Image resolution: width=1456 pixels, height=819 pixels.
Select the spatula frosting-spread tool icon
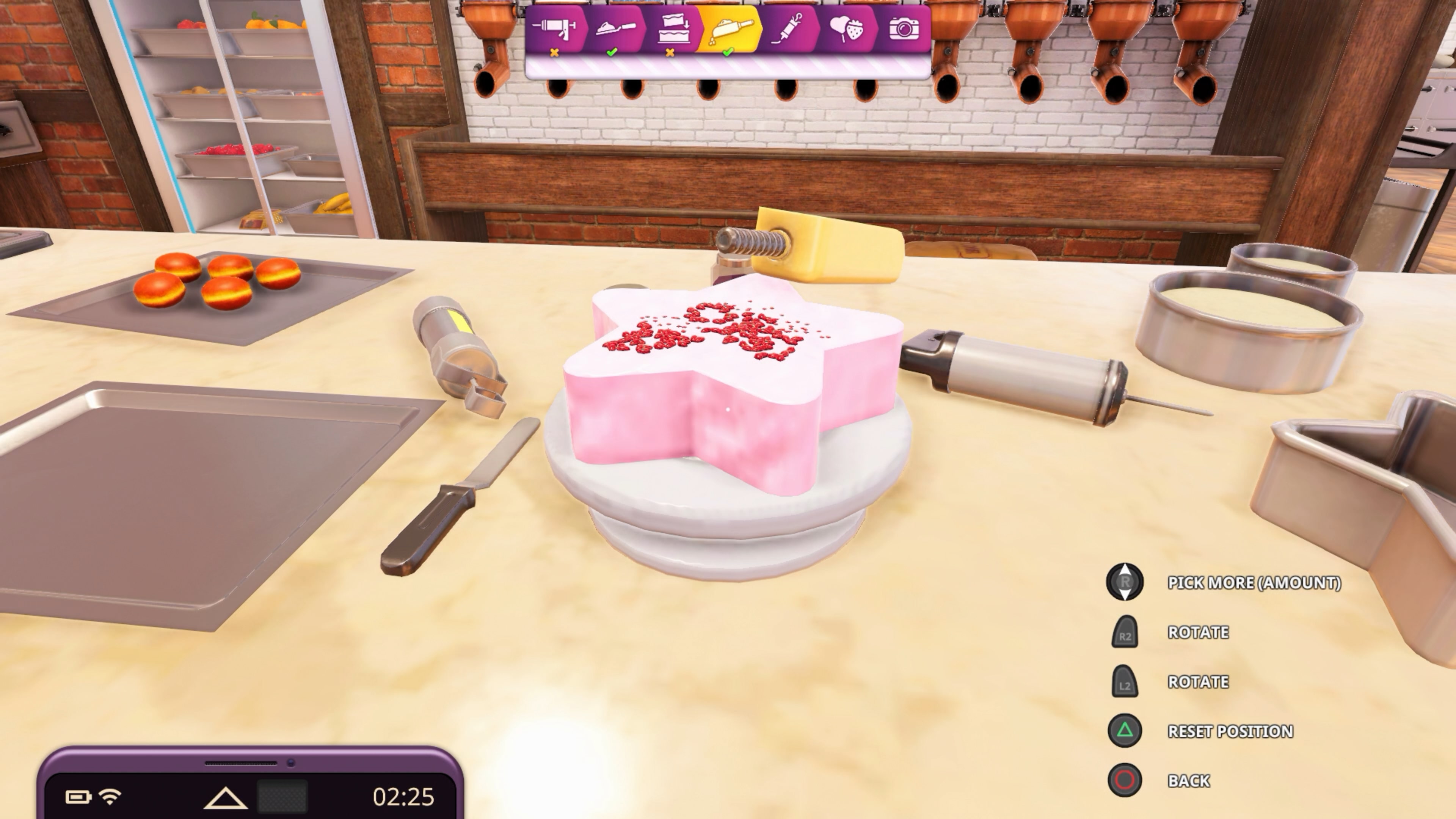coord(616,30)
